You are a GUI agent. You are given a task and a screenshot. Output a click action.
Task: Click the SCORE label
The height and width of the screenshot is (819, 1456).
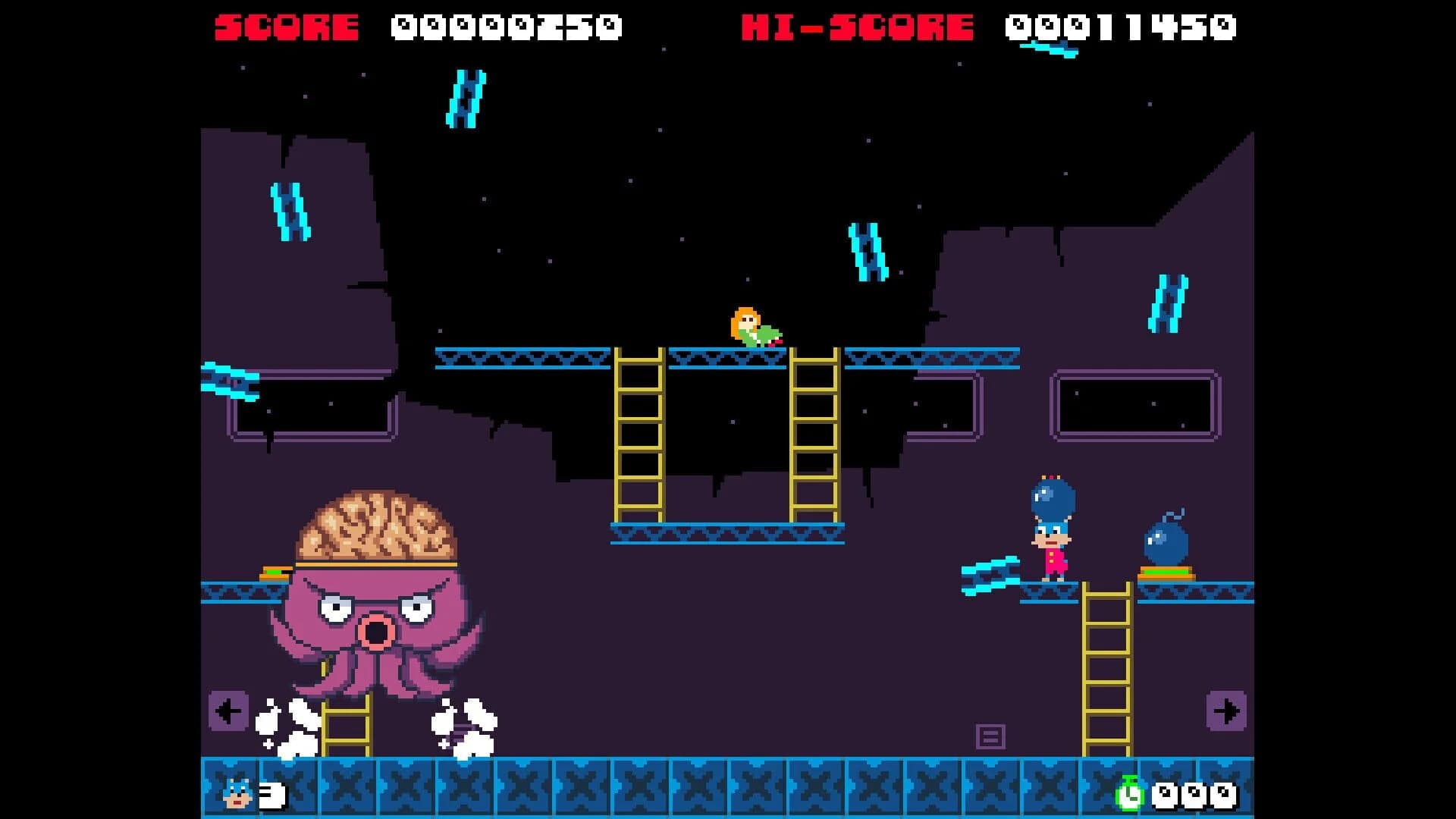(x=287, y=23)
